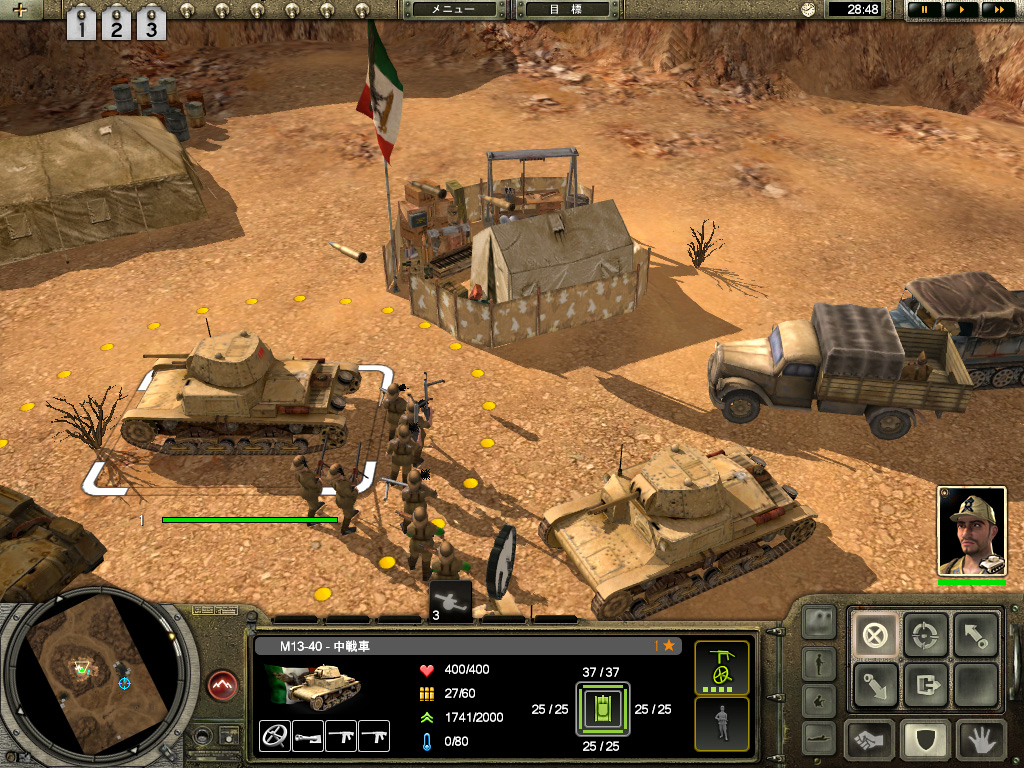This screenshot has width=1024, height=768.
Task: Set game to normal play speed
Action: (961, 9)
